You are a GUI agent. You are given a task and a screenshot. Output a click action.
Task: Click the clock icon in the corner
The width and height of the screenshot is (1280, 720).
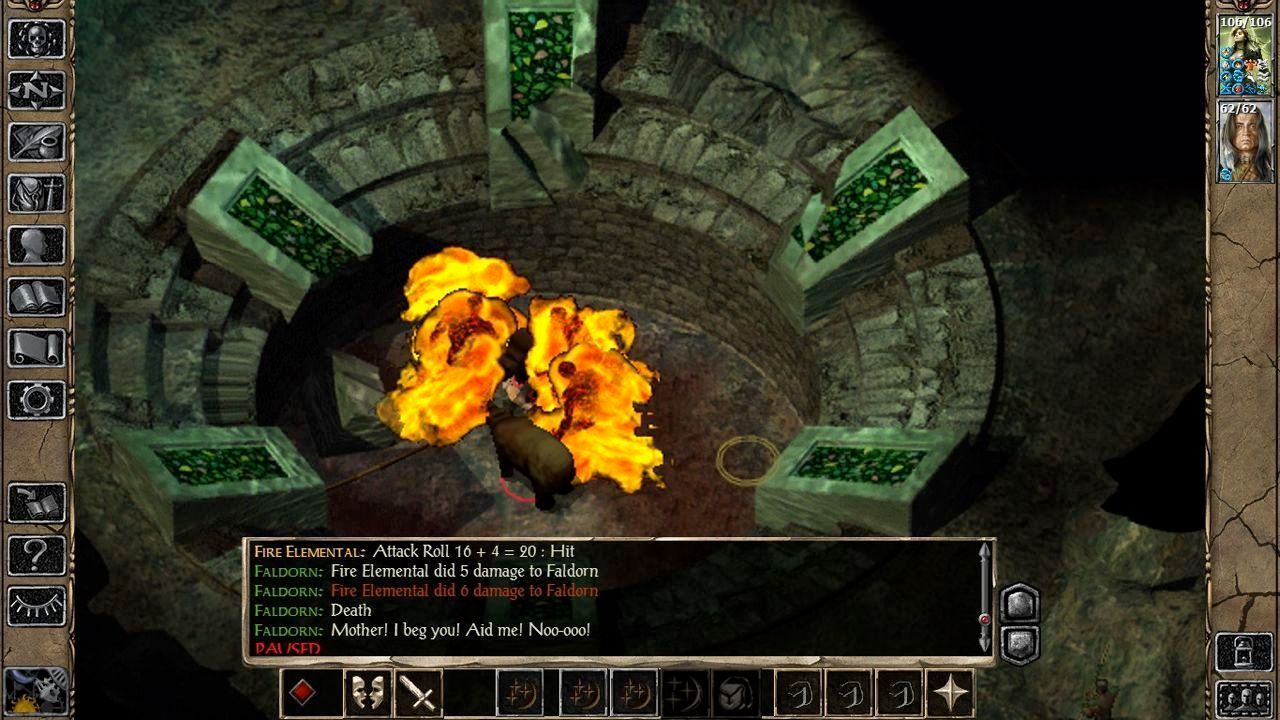[35, 692]
